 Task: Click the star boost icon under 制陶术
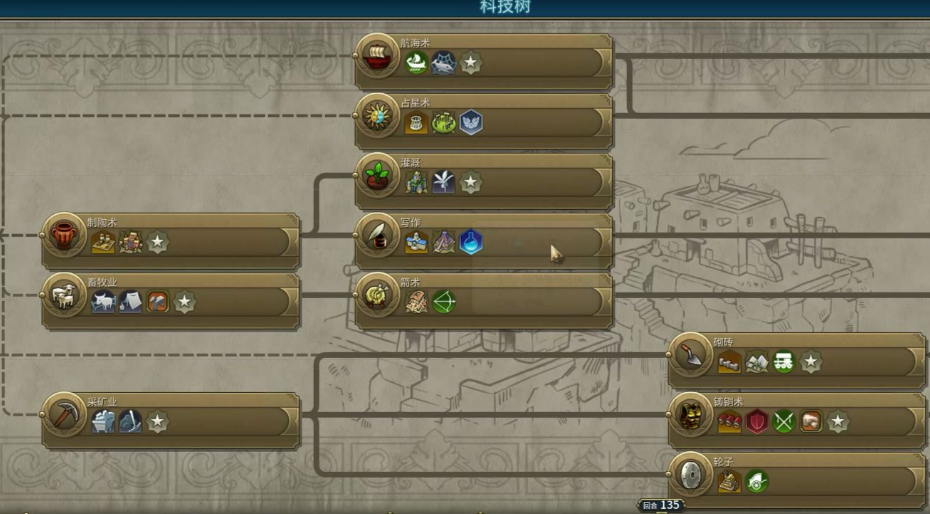pos(158,242)
